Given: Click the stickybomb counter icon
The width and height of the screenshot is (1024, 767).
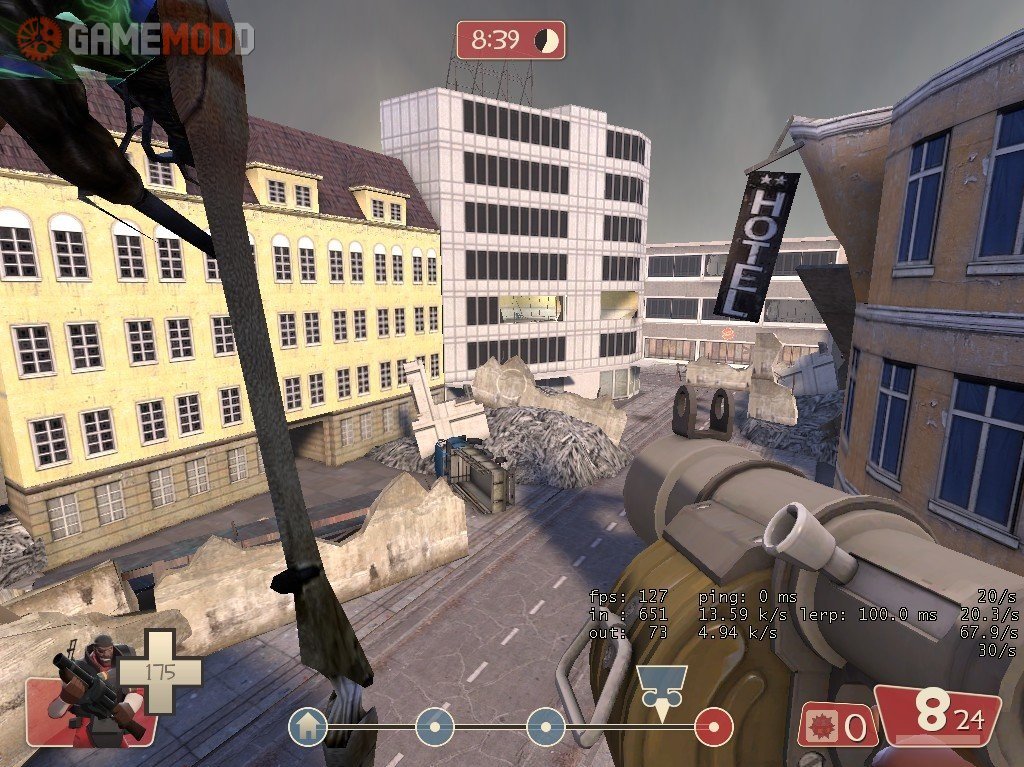Looking at the screenshot, I should pyautogui.click(x=823, y=726).
